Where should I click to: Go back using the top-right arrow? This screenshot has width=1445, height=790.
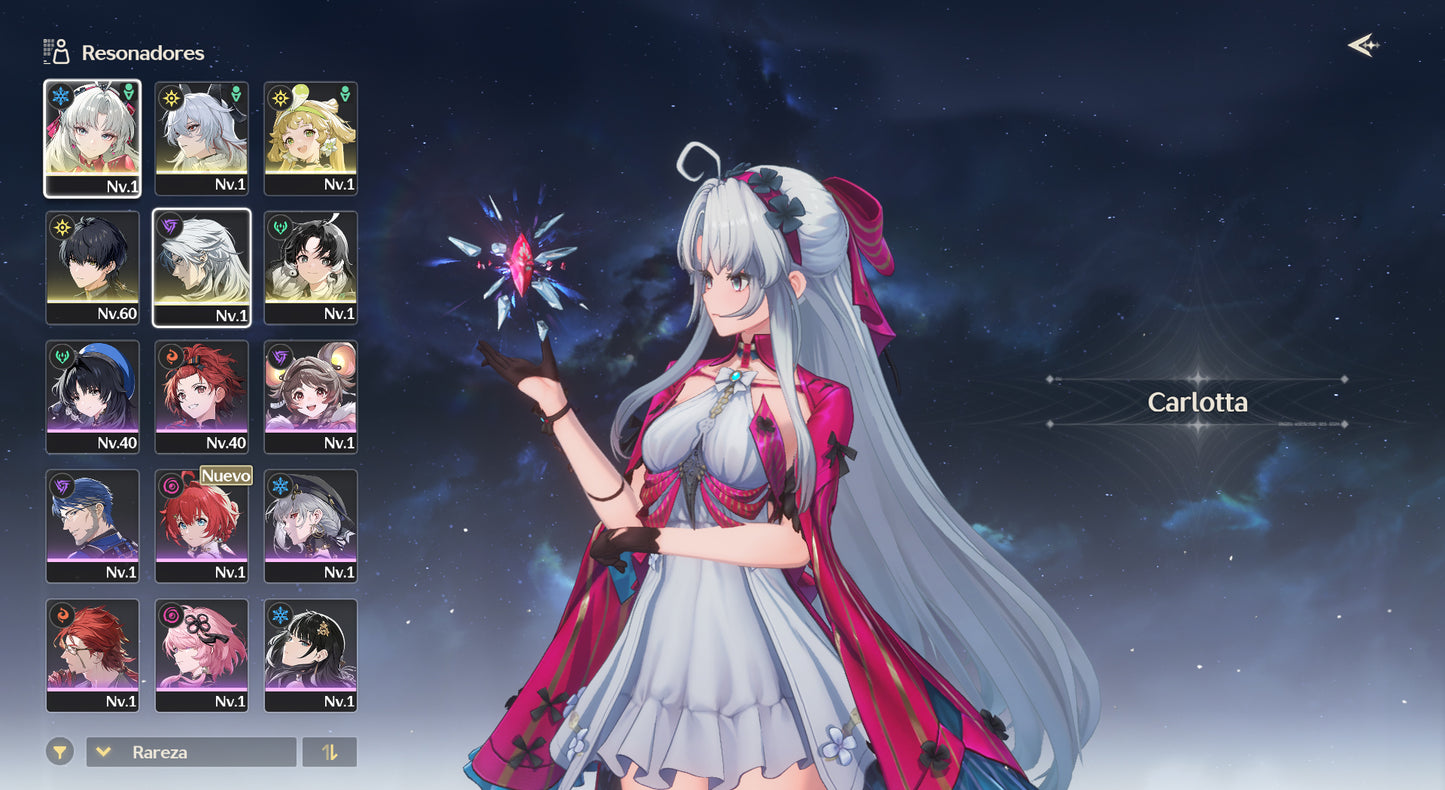[x=1362, y=45]
